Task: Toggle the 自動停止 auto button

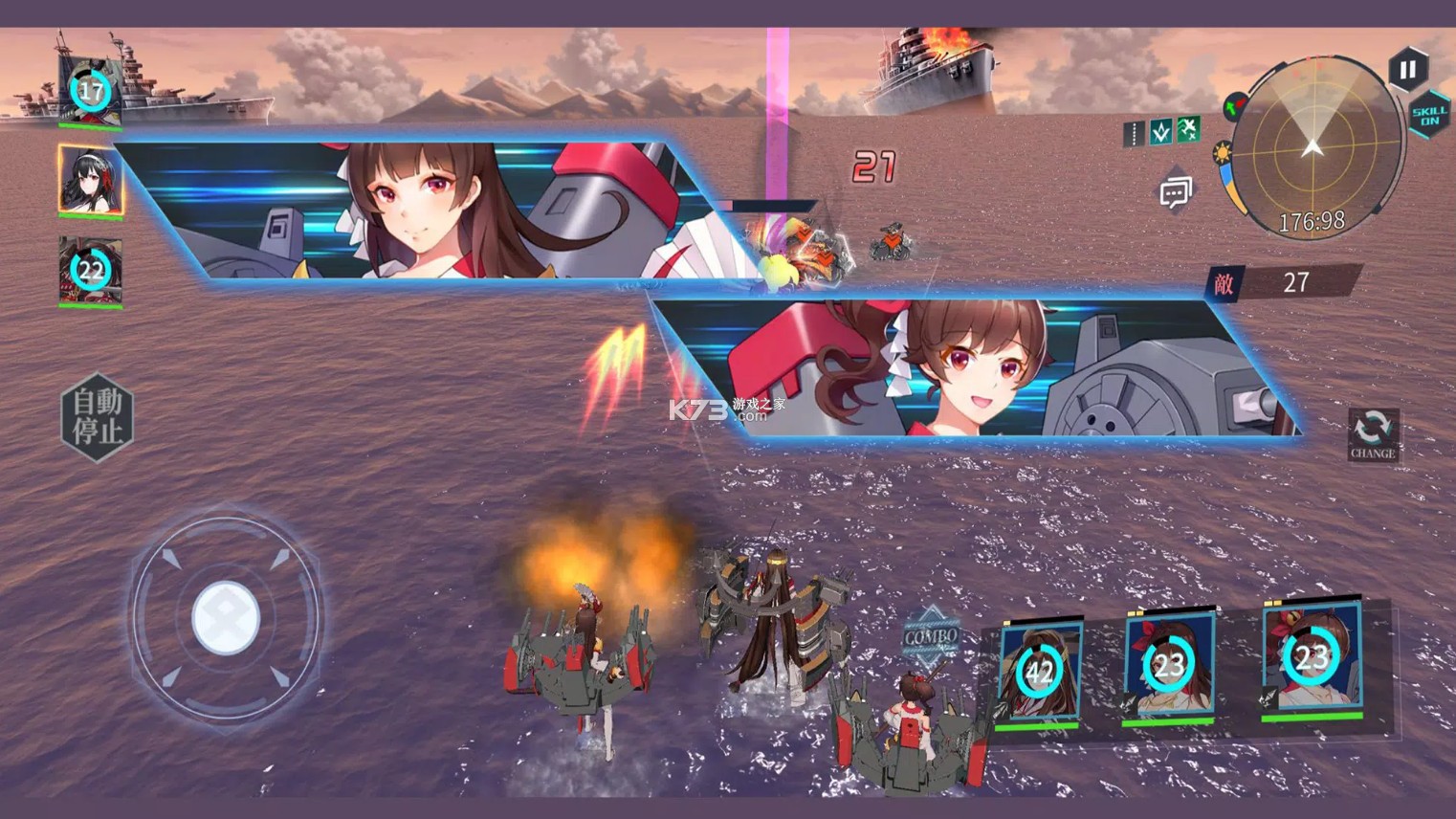Action: (98, 416)
